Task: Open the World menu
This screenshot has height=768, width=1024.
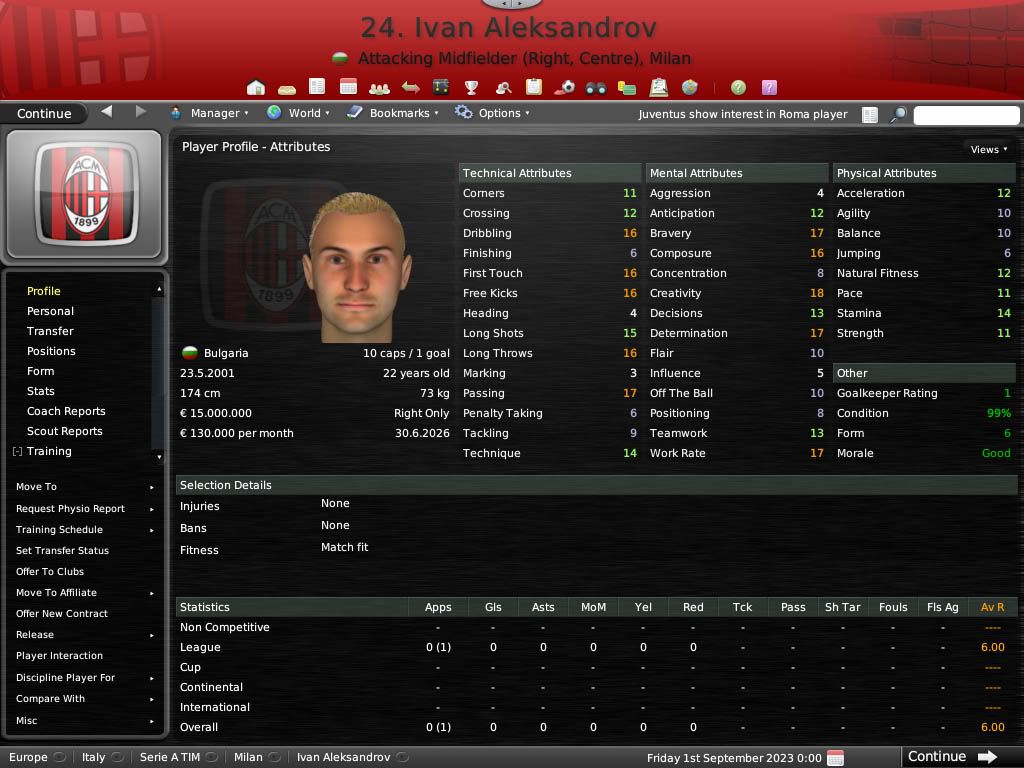Action: [300, 113]
